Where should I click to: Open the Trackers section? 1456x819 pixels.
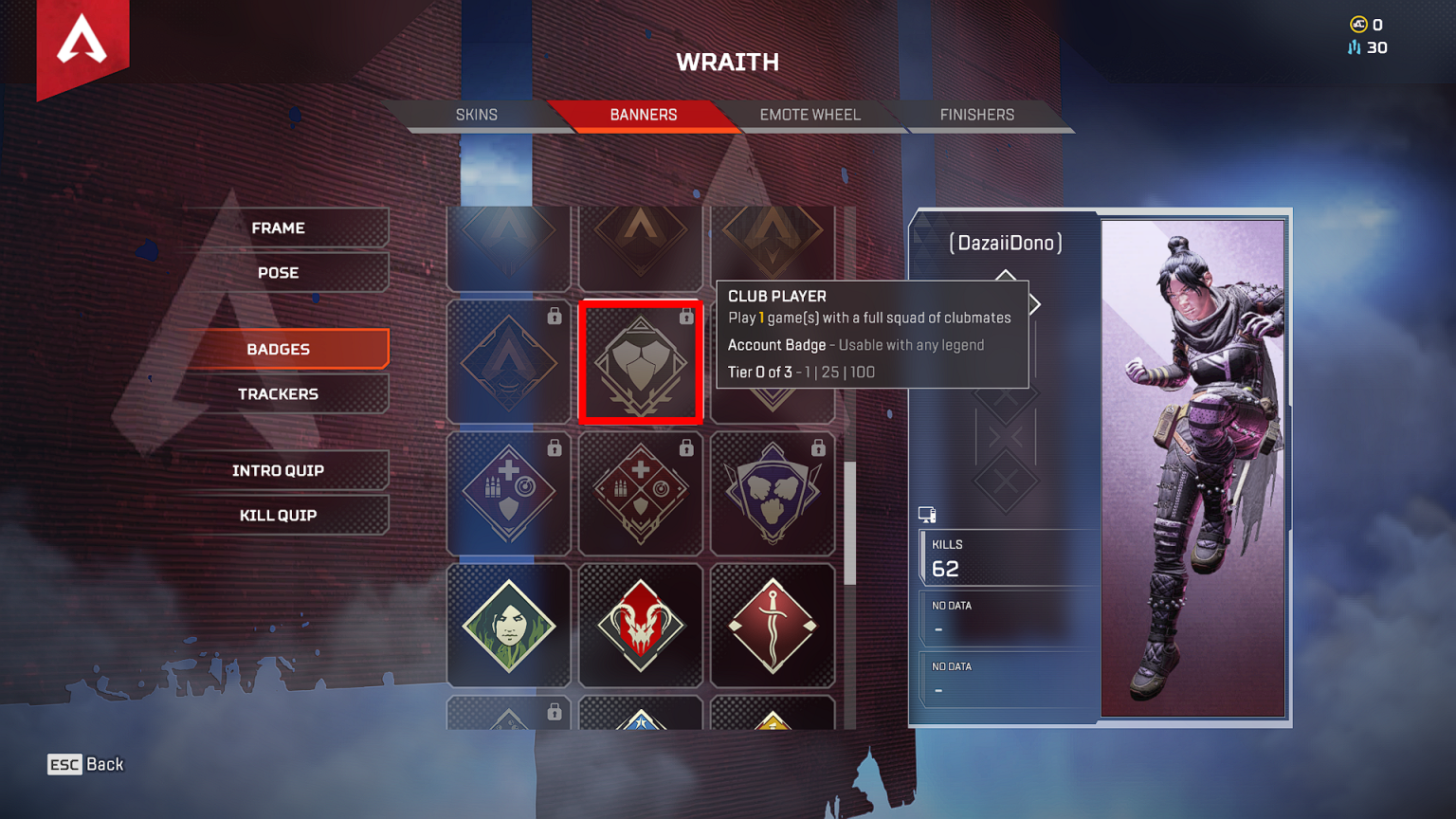click(x=280, y=393)
